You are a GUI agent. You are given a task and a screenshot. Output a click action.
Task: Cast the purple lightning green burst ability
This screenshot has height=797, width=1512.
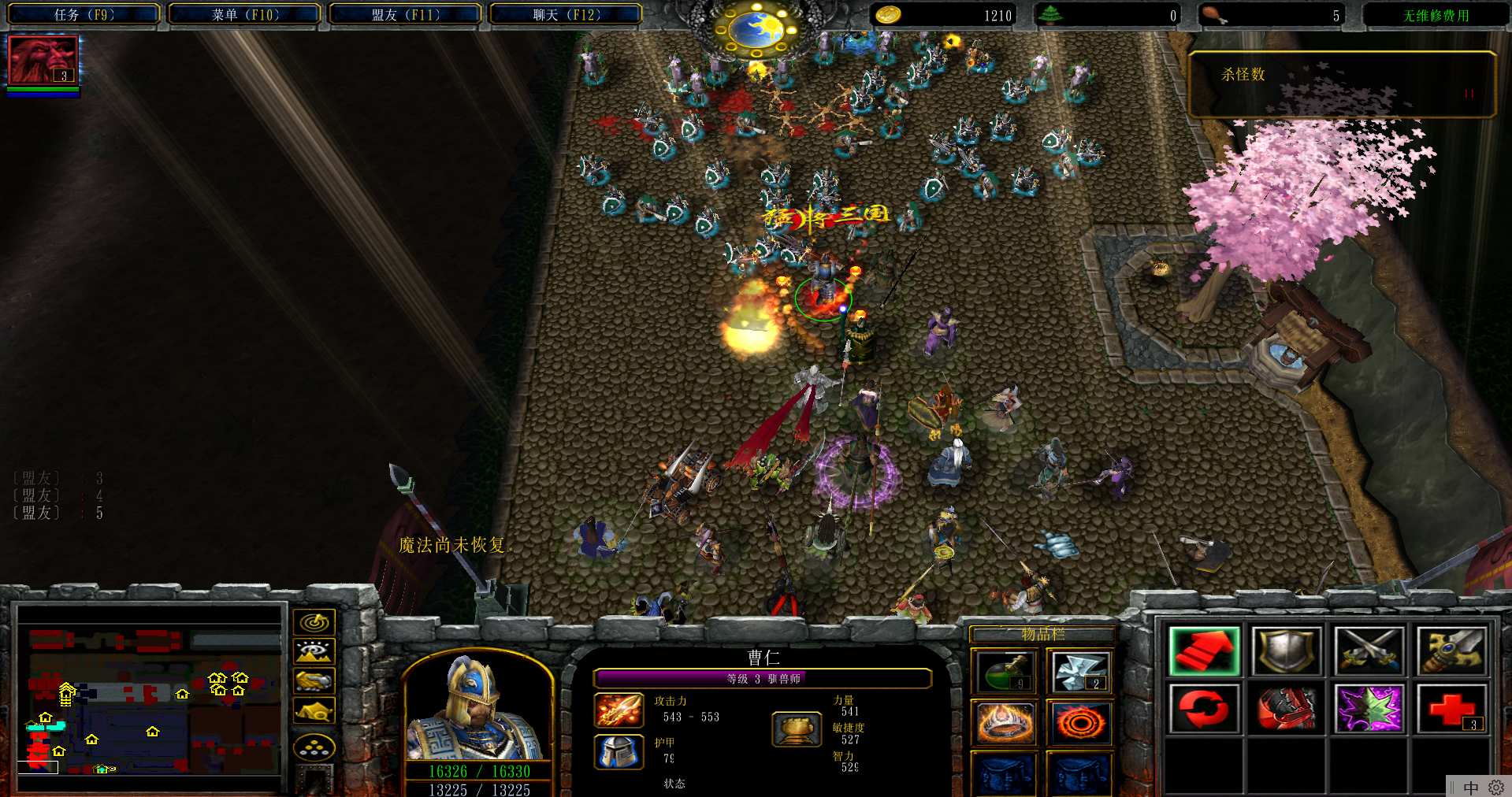(x=1369, y=708)
